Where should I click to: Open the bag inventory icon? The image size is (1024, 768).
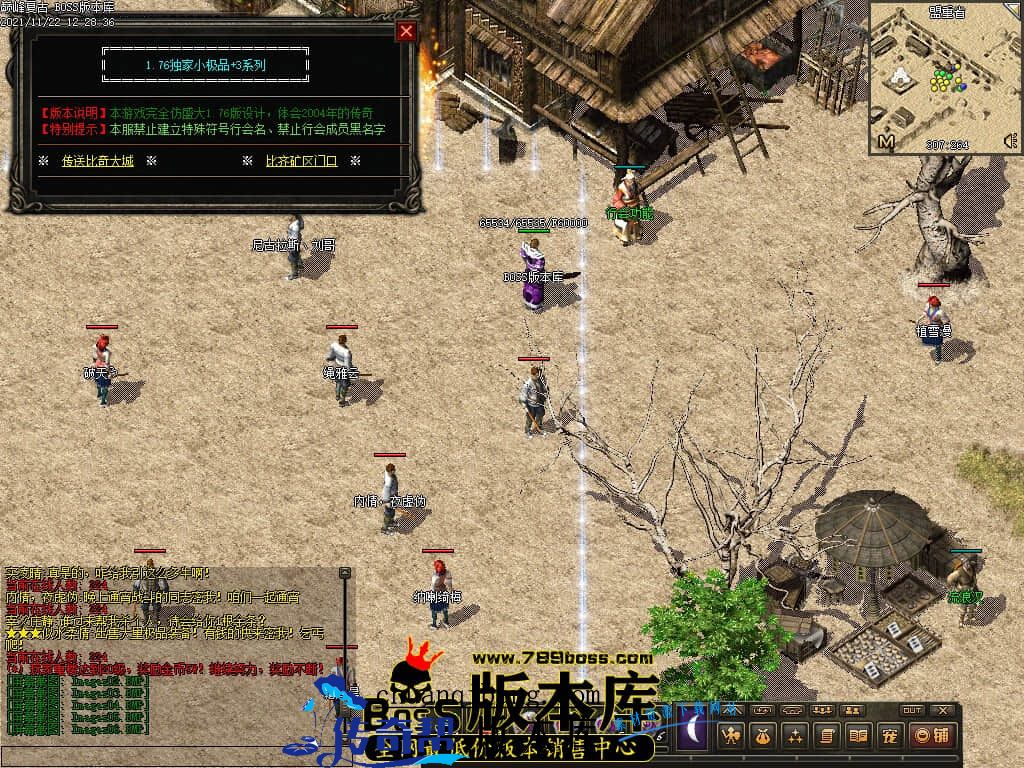click(762, 737)
